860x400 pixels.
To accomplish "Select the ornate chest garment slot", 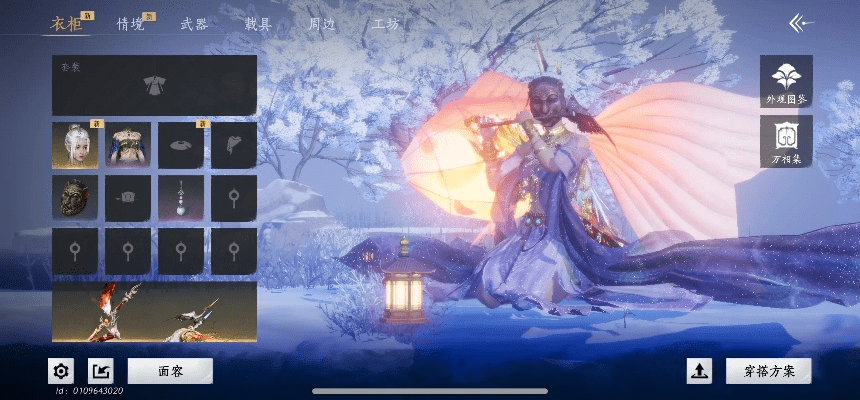I will (x=128, y=145).
